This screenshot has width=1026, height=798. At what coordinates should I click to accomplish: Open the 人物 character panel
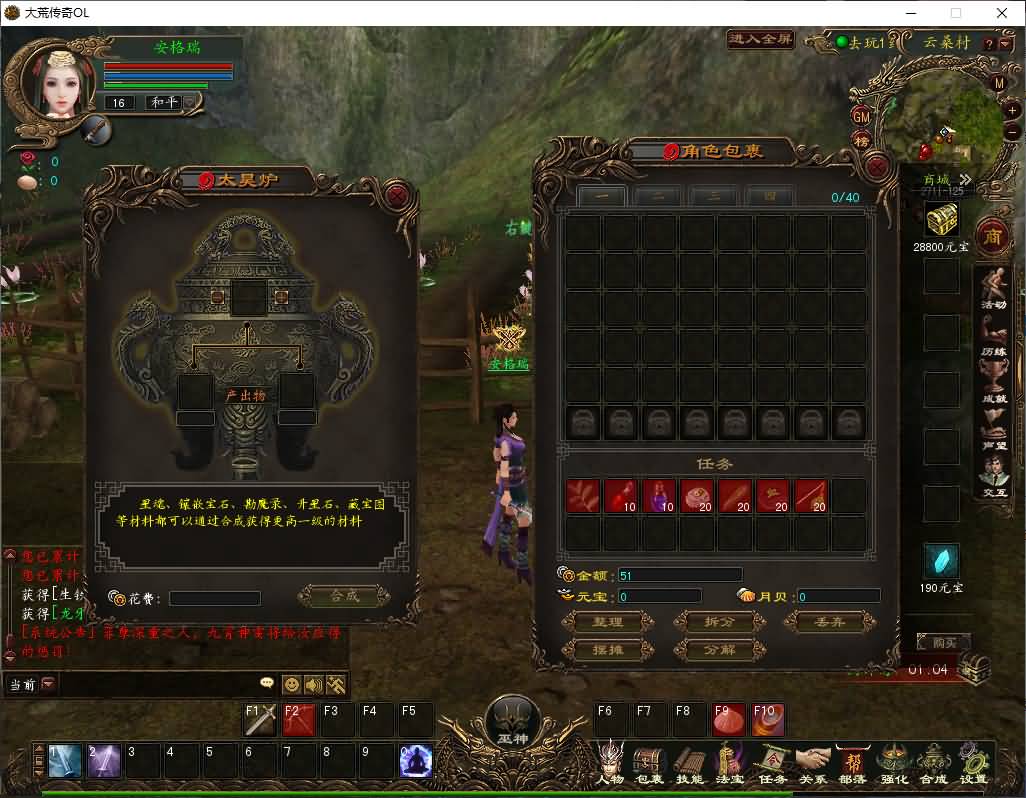611,763
